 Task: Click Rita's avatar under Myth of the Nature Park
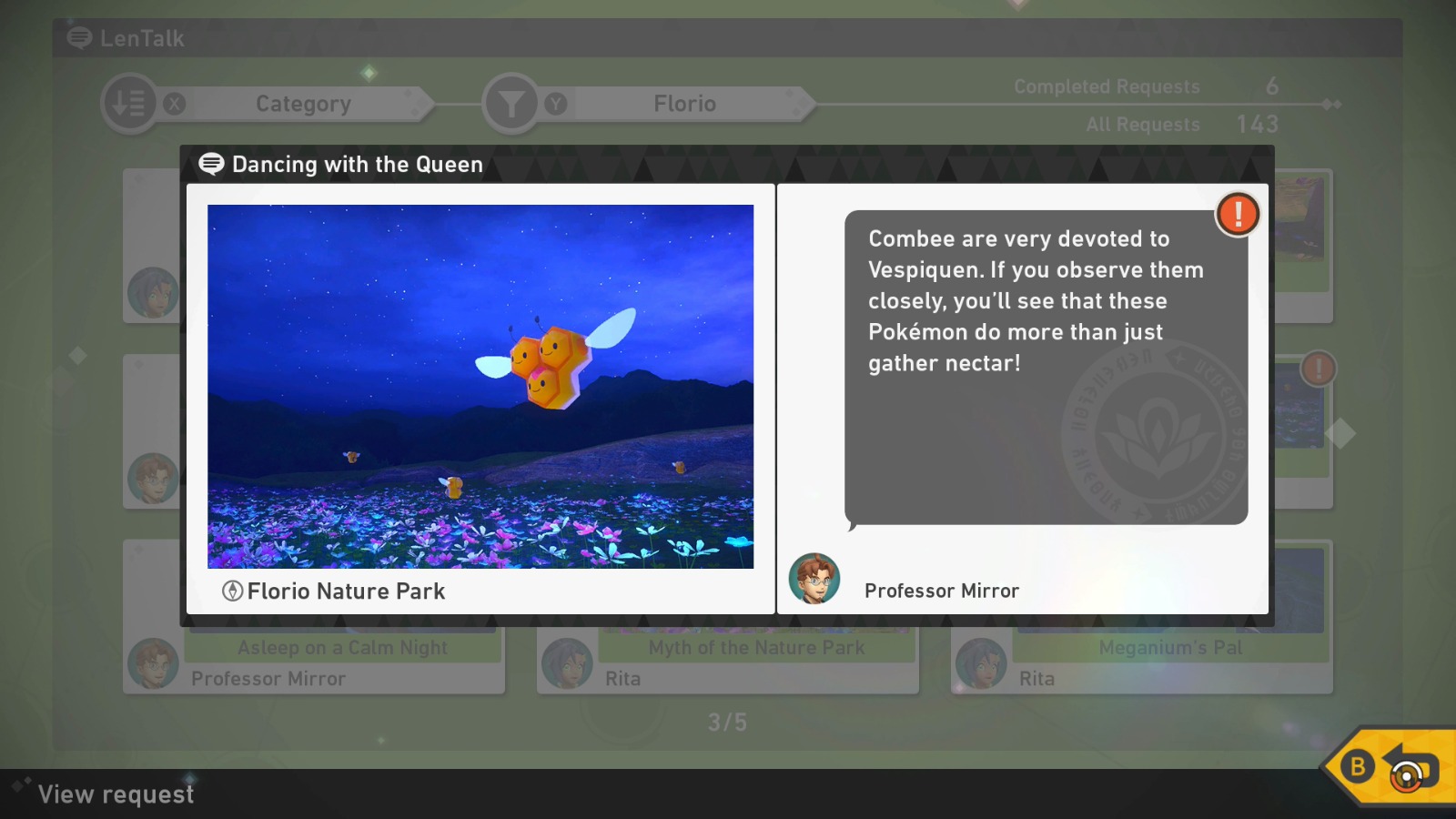point(566,664)
